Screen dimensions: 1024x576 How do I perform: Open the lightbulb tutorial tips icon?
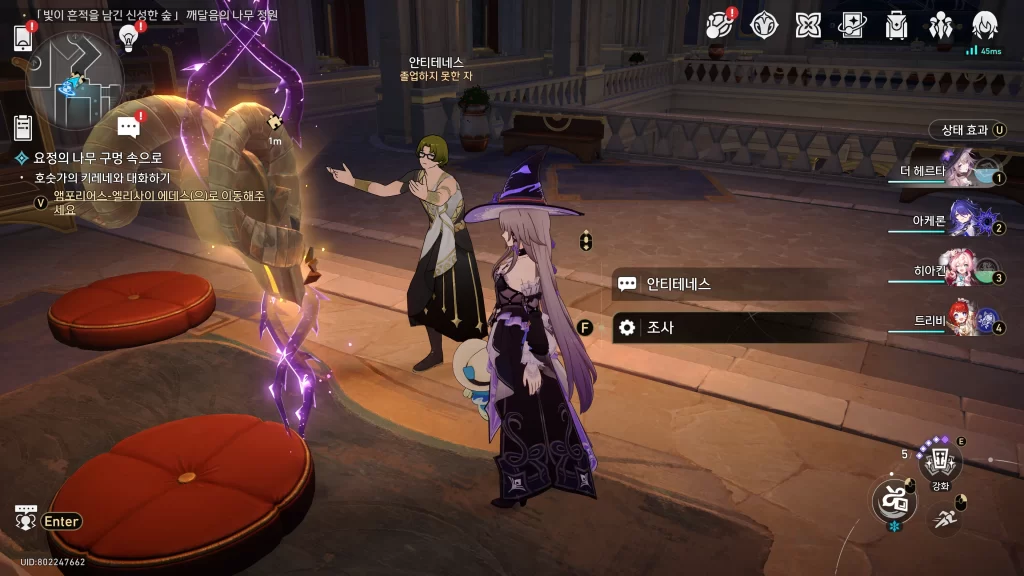[x=128, y=37]
